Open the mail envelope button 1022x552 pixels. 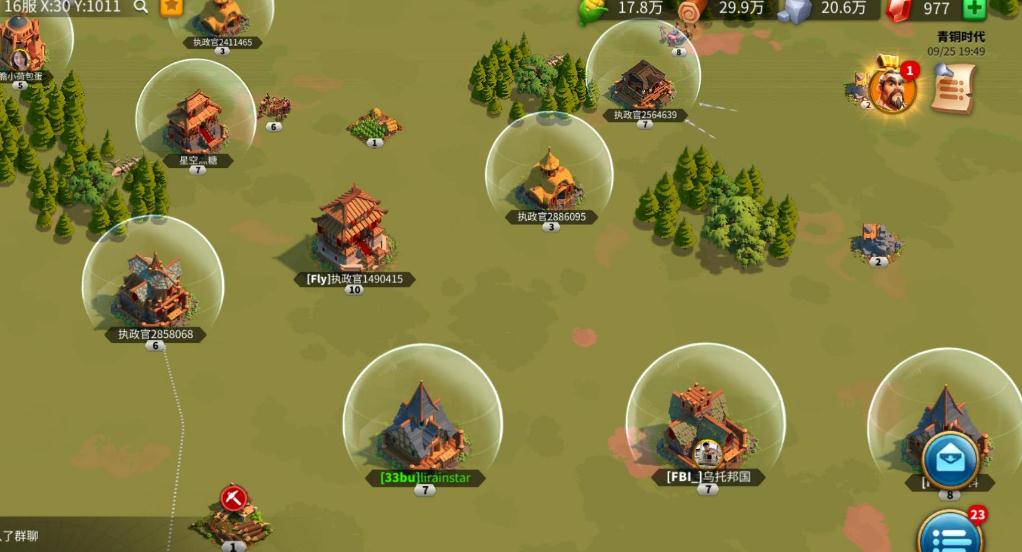(x=949, y=460)
